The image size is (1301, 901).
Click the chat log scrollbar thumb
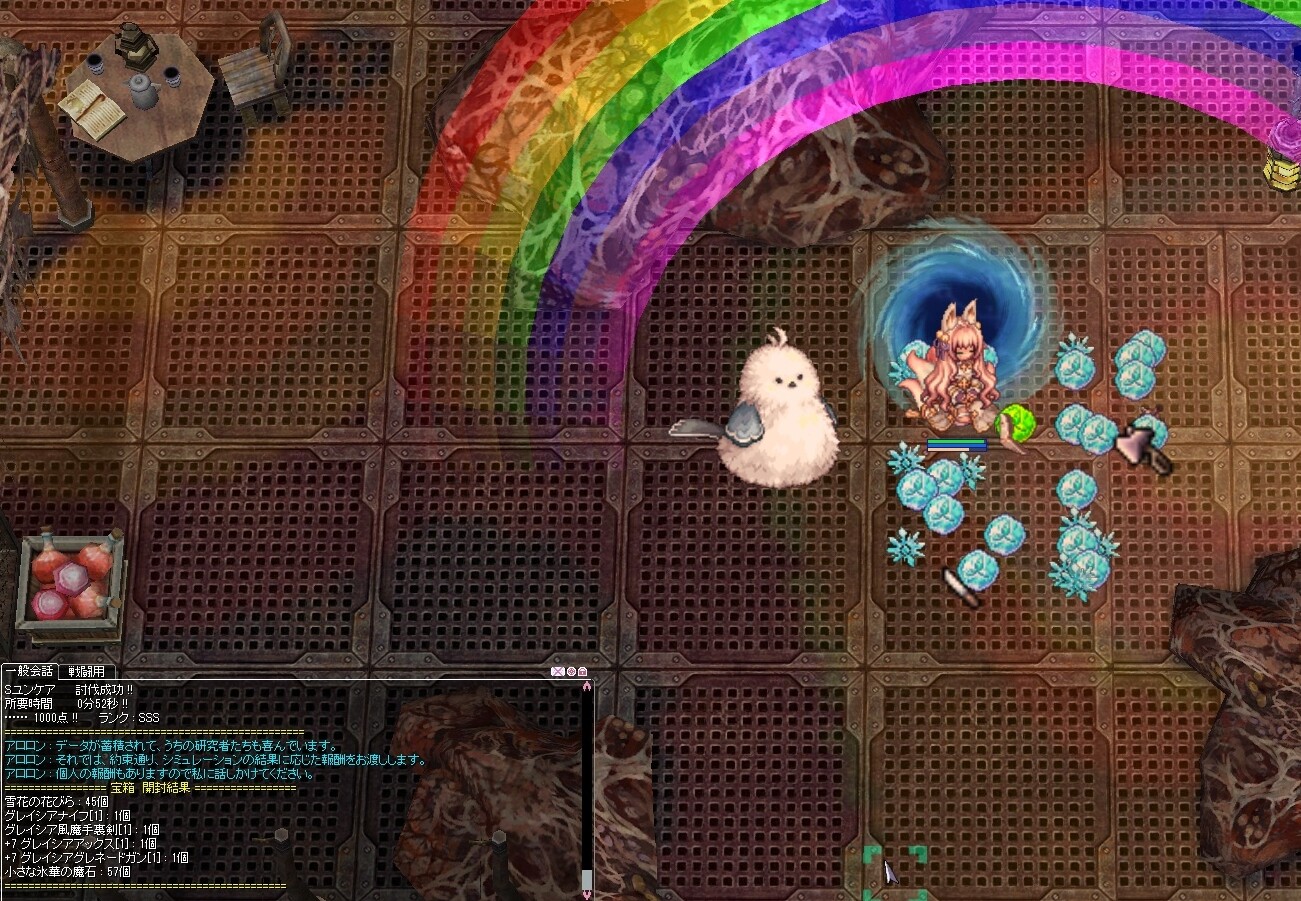587,879
